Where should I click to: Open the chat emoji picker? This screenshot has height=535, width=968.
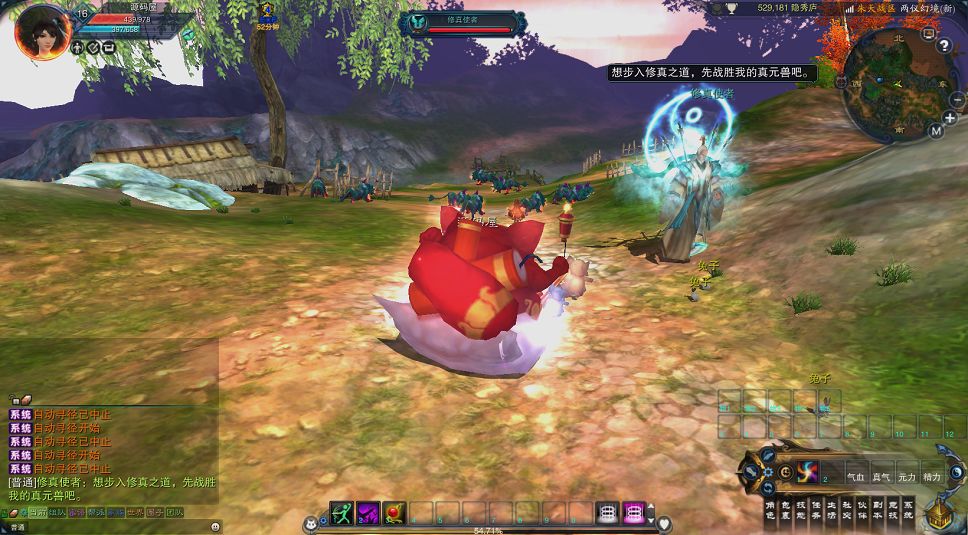(x=216, y=526)
